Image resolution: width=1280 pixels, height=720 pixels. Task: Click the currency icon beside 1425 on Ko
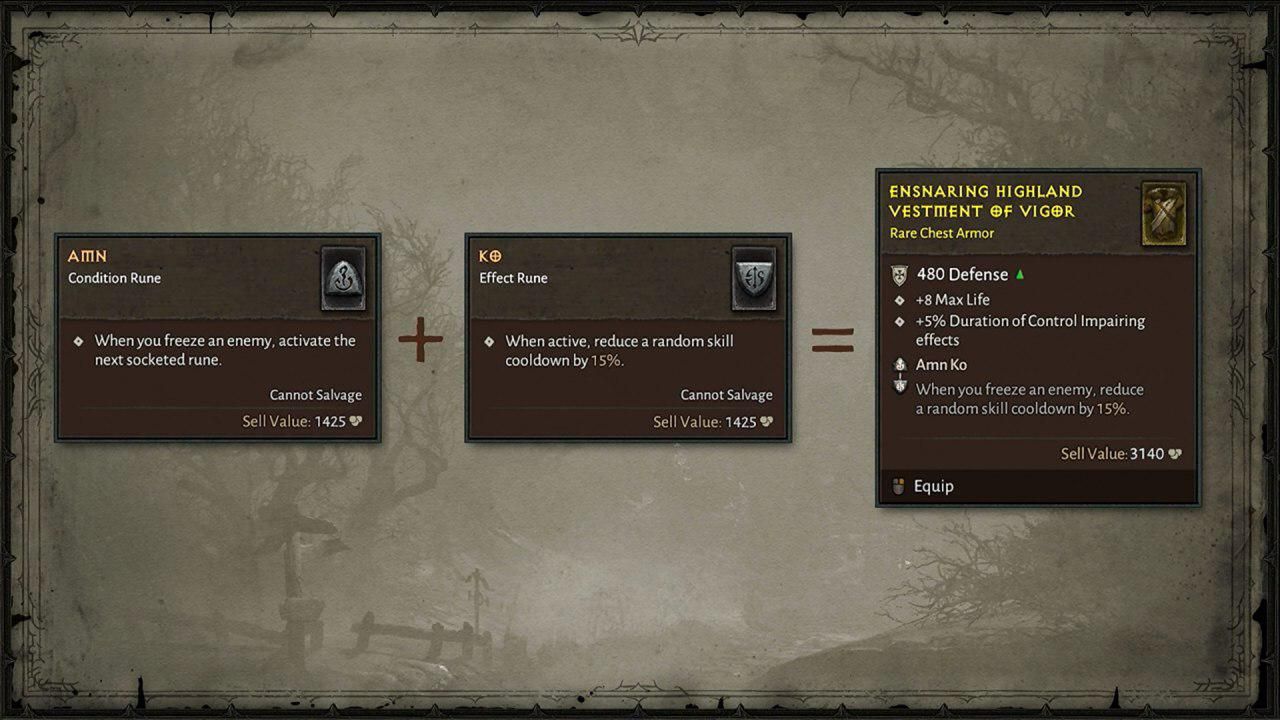(766, 421)
